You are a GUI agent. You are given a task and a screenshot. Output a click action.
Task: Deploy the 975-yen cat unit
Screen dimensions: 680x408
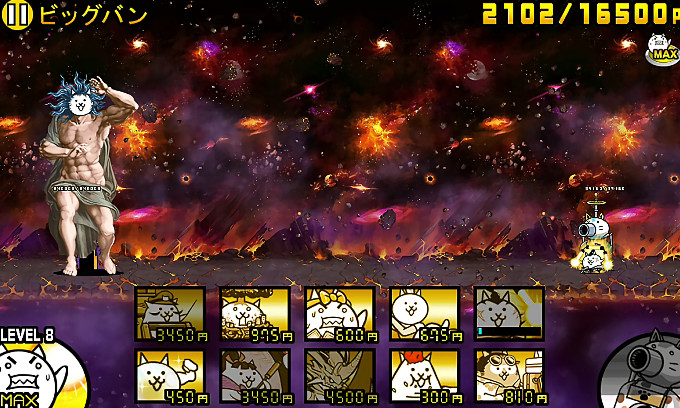pos(255,314)
